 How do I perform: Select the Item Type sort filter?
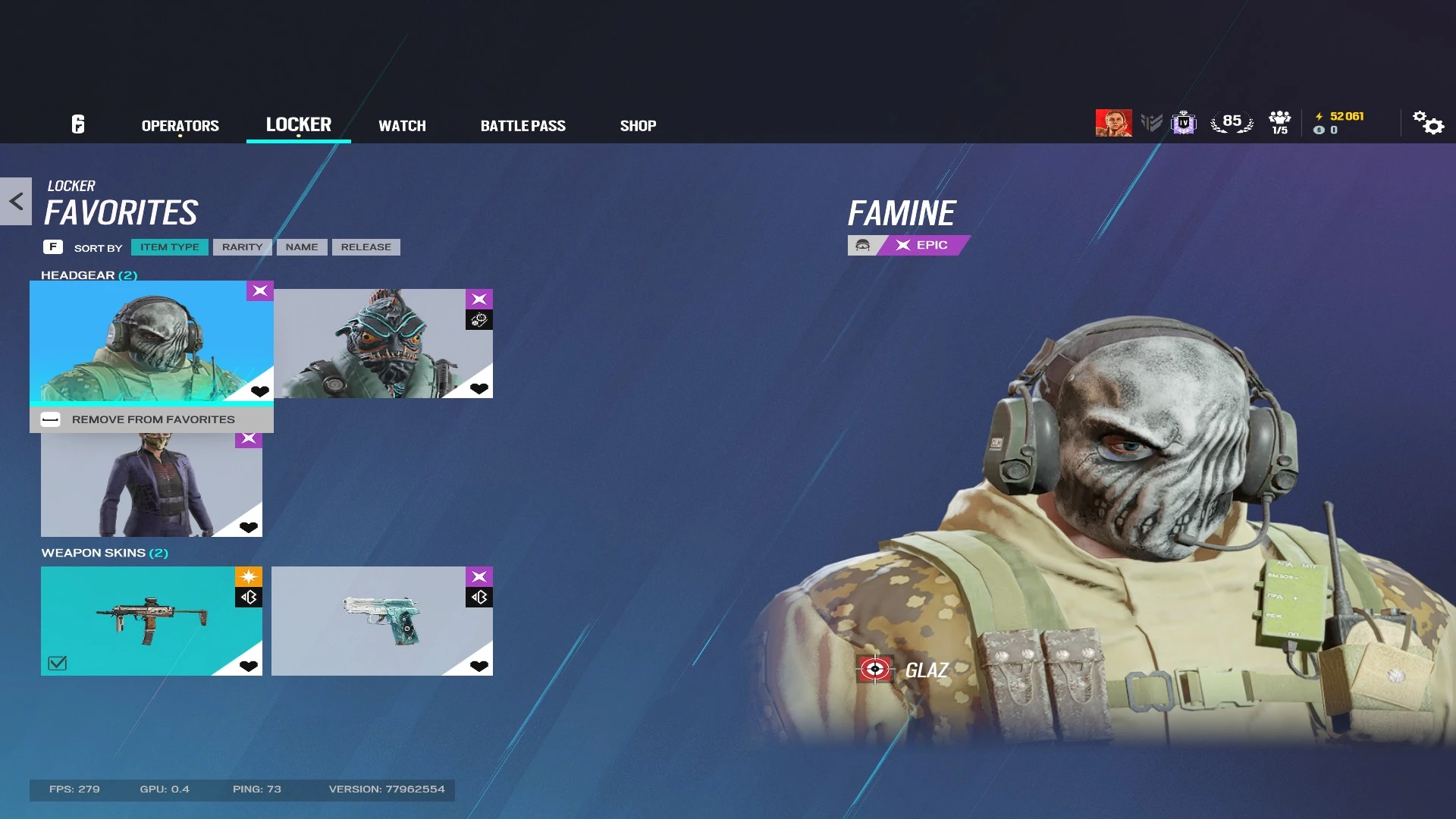pos(169,246)
